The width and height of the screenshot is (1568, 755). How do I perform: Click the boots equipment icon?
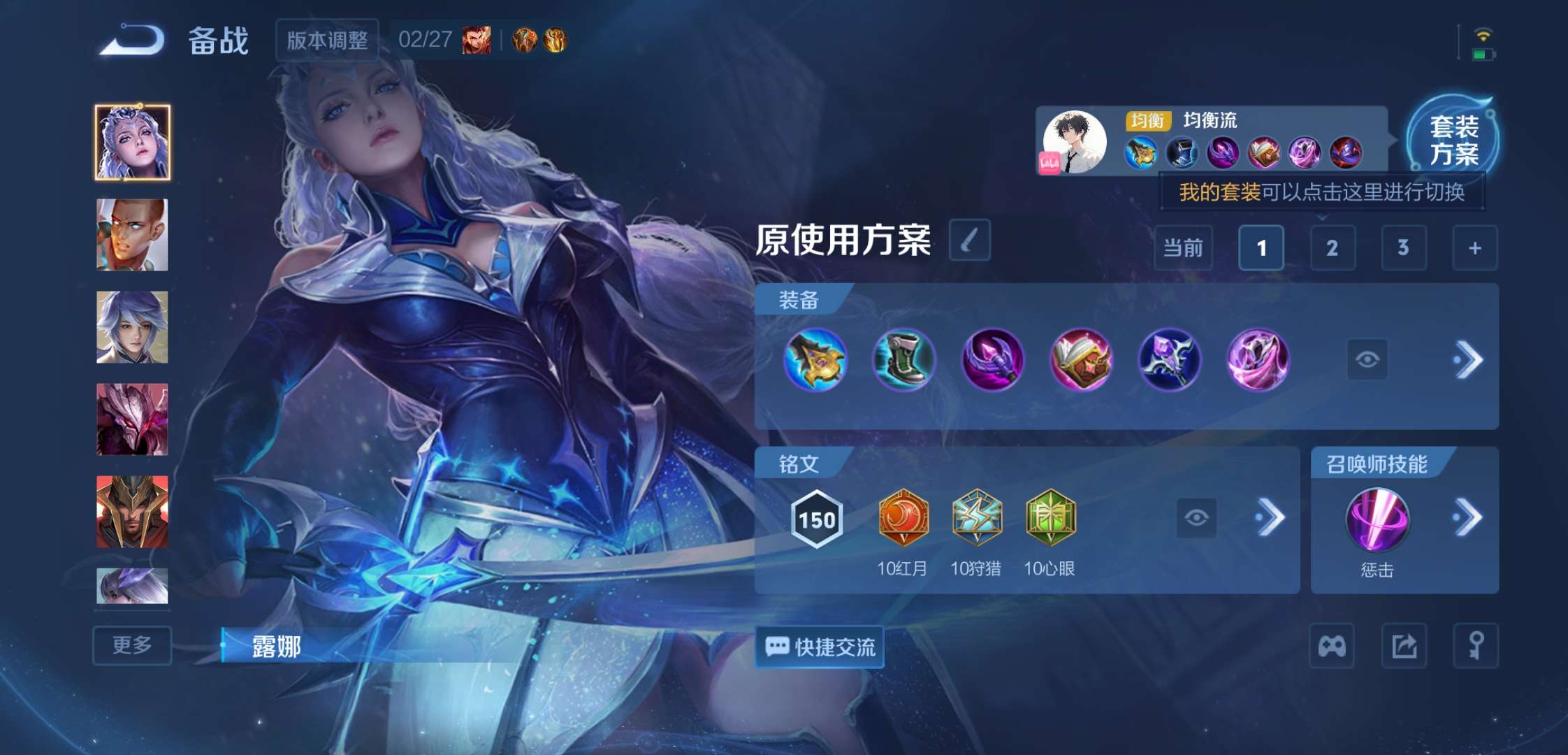pos(904,359)
